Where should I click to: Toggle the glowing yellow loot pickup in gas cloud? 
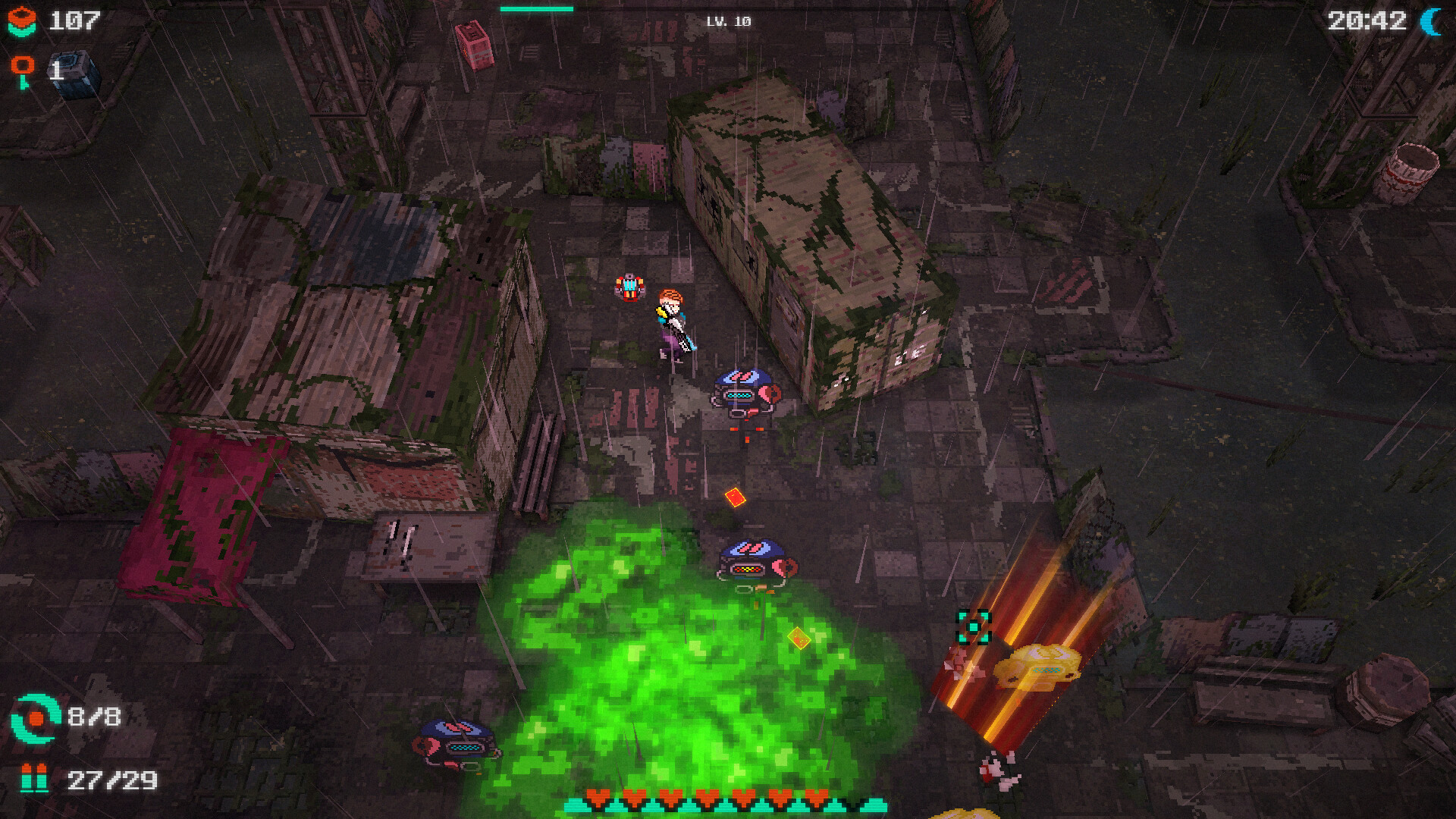click(x=801, y=637)
